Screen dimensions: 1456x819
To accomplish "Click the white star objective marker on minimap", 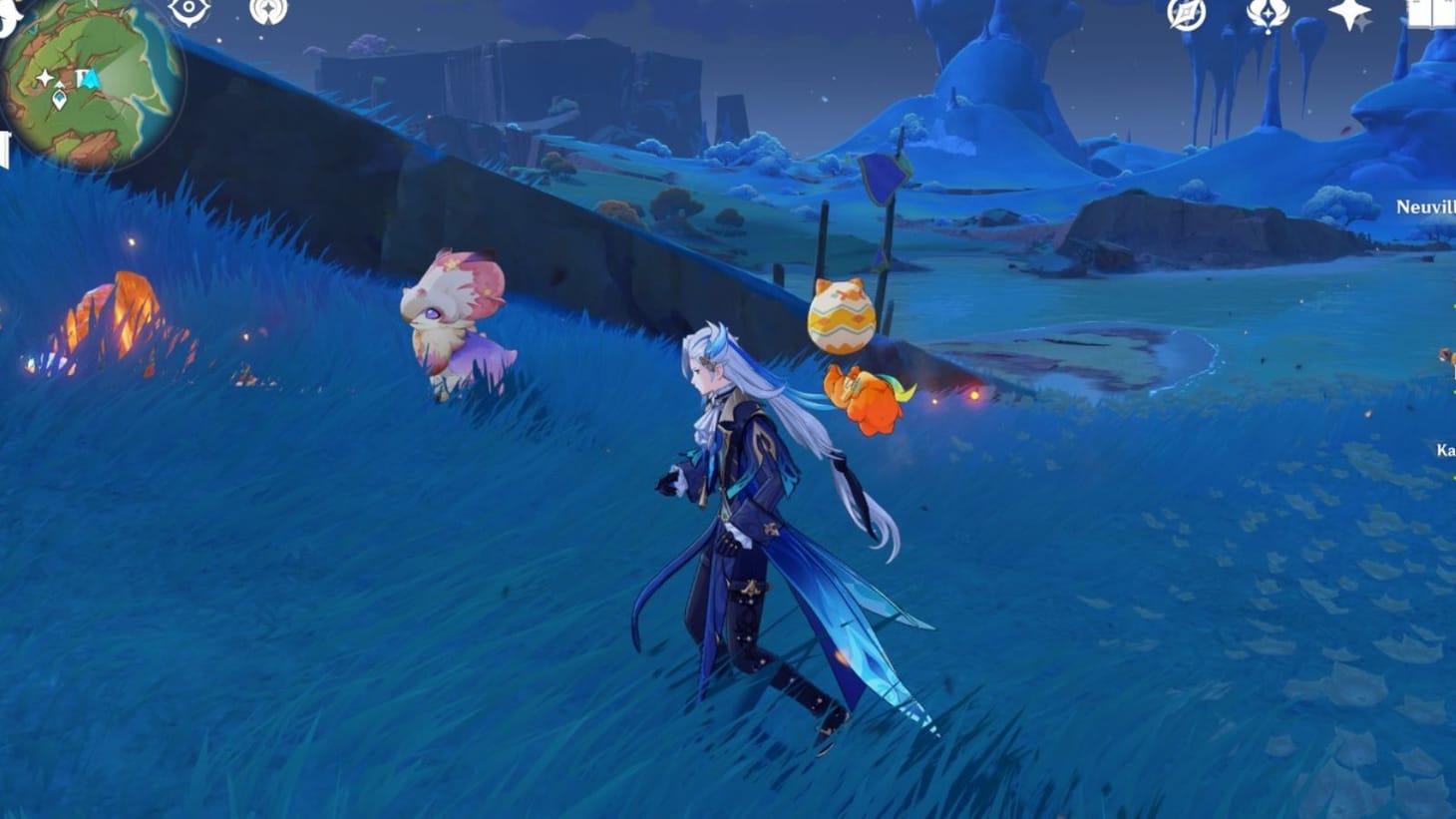I will [x=45, y=78].
